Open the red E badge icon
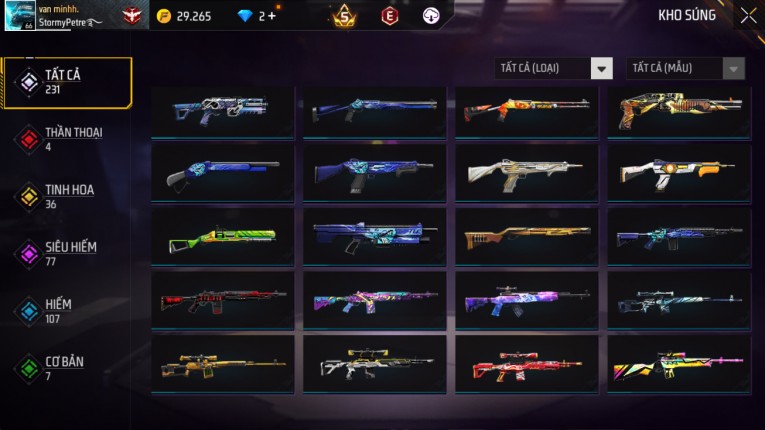 pyautogui.click(x=389, y=15)
